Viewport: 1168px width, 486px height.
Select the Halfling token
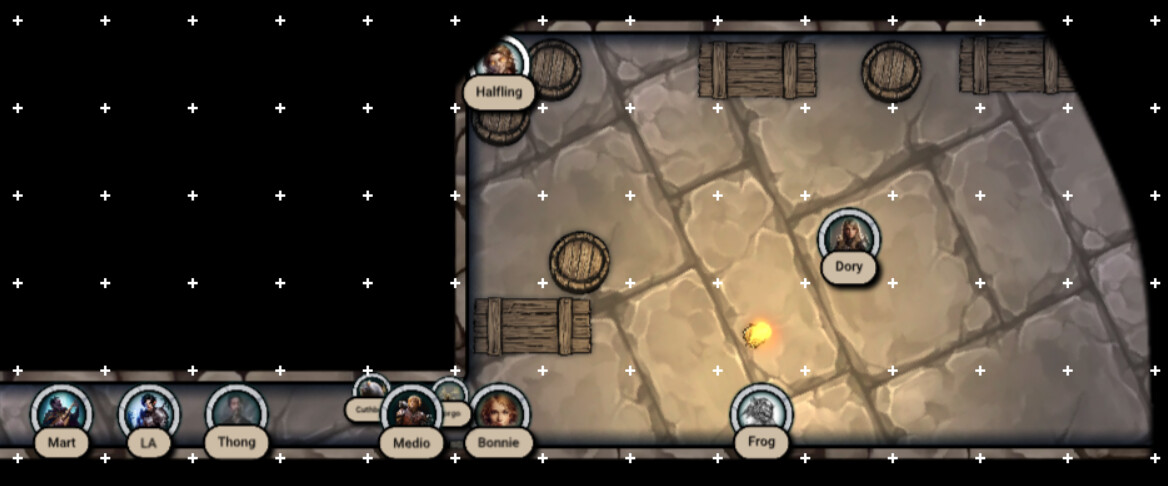tap(499, 64)
